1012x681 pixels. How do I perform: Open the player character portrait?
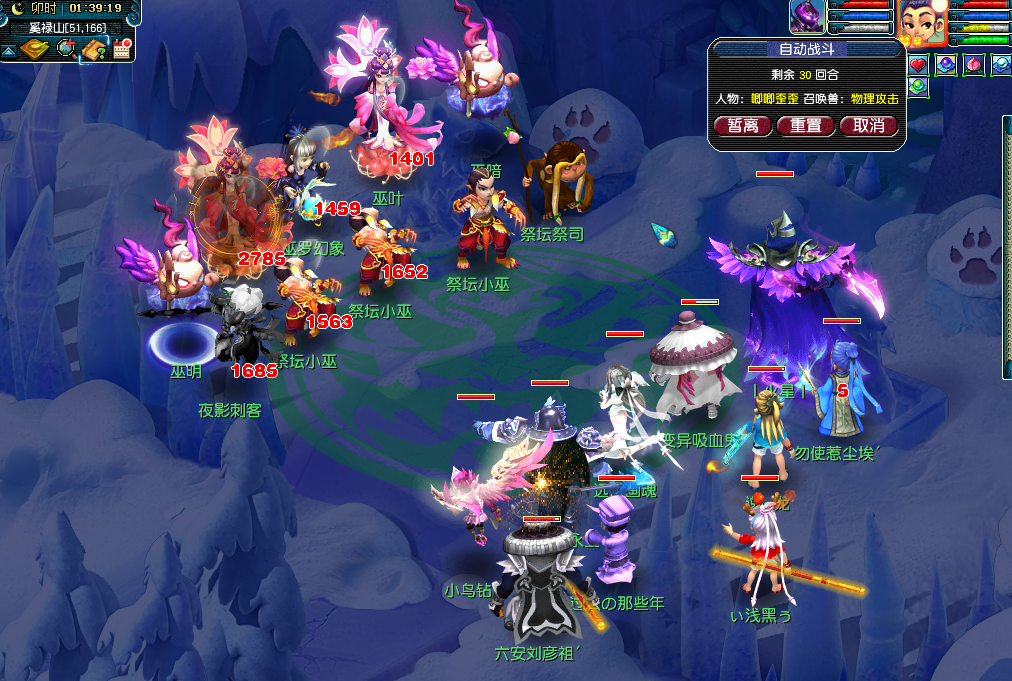coord(922,22)
